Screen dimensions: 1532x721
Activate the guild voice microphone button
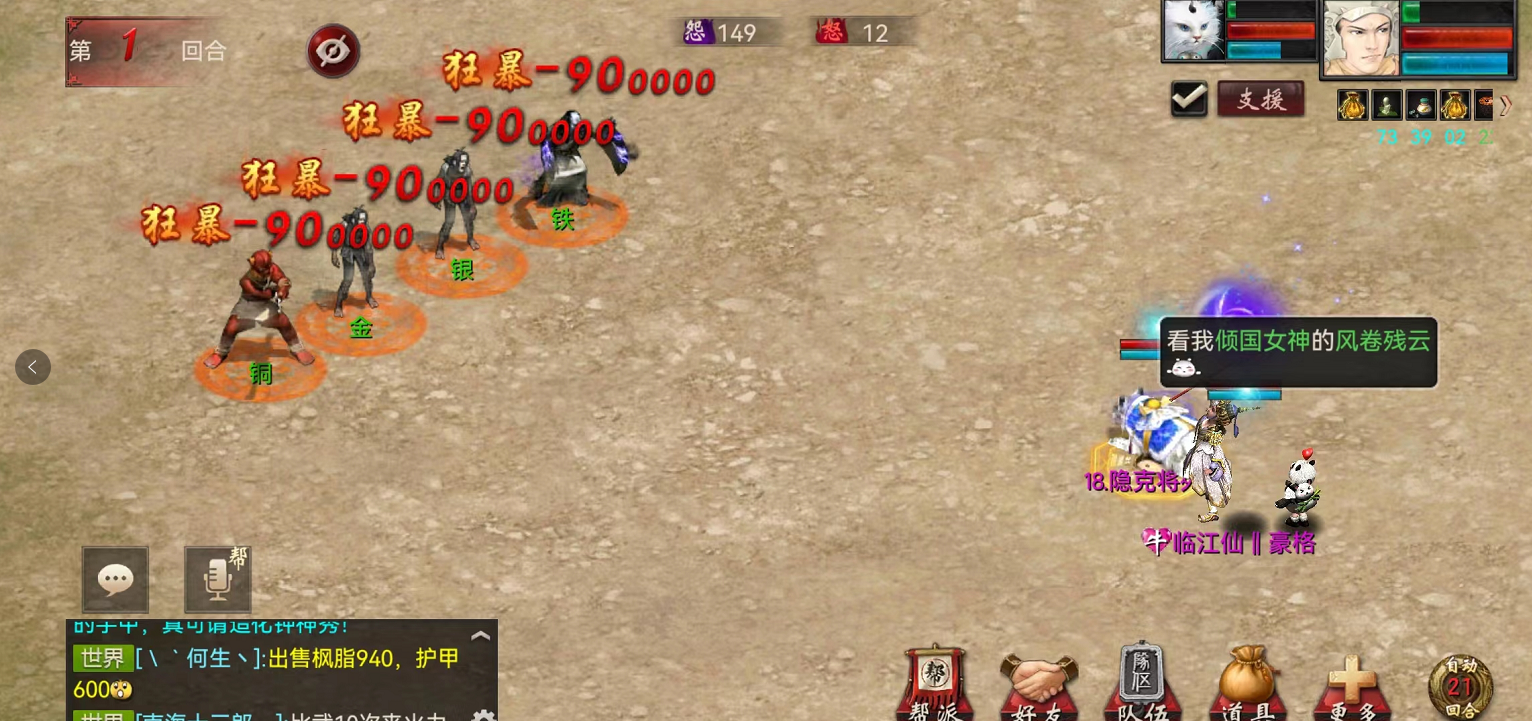[x=218, y=579]
